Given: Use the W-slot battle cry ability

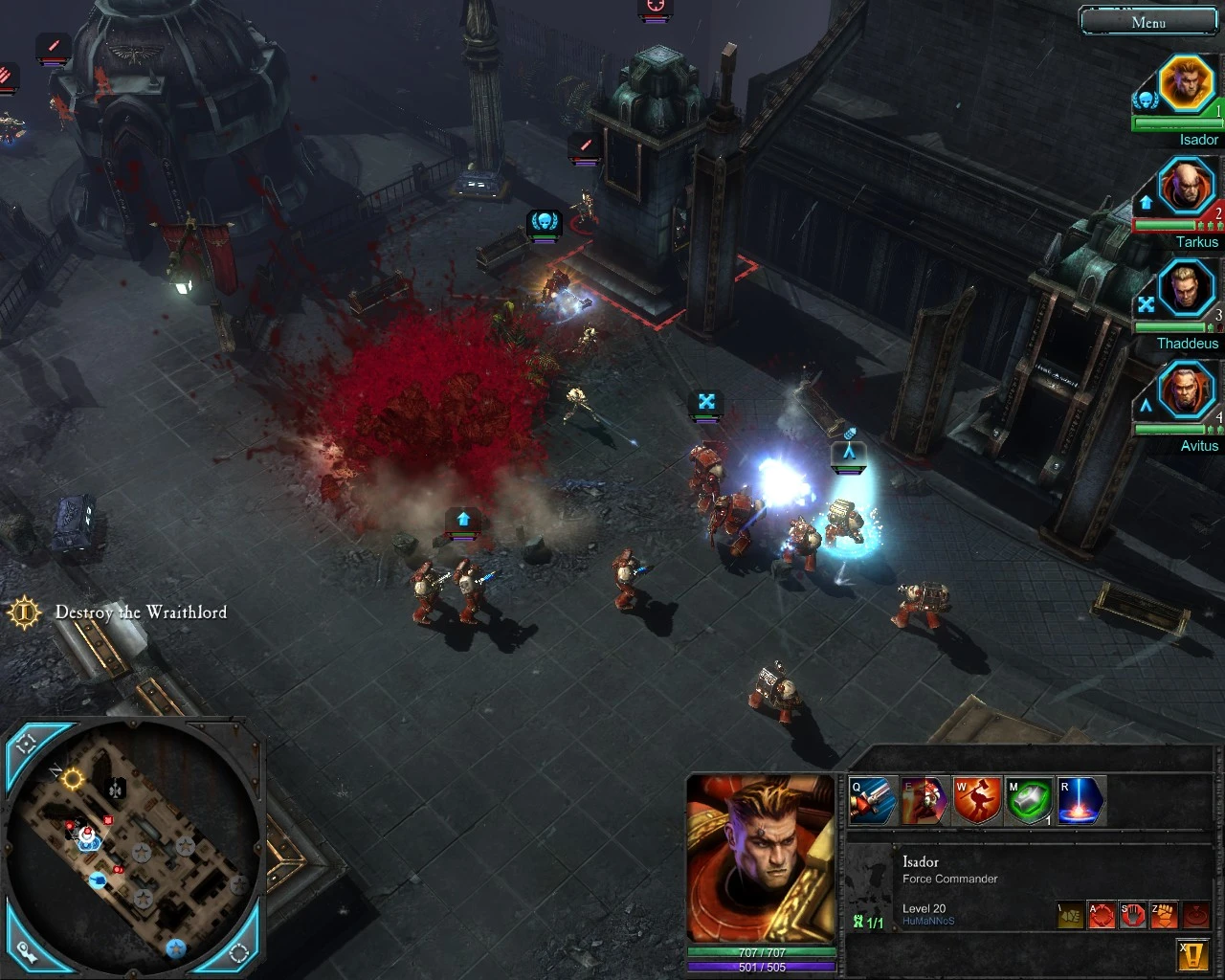Looking at the screenshot, I should [x=976, y=801].
